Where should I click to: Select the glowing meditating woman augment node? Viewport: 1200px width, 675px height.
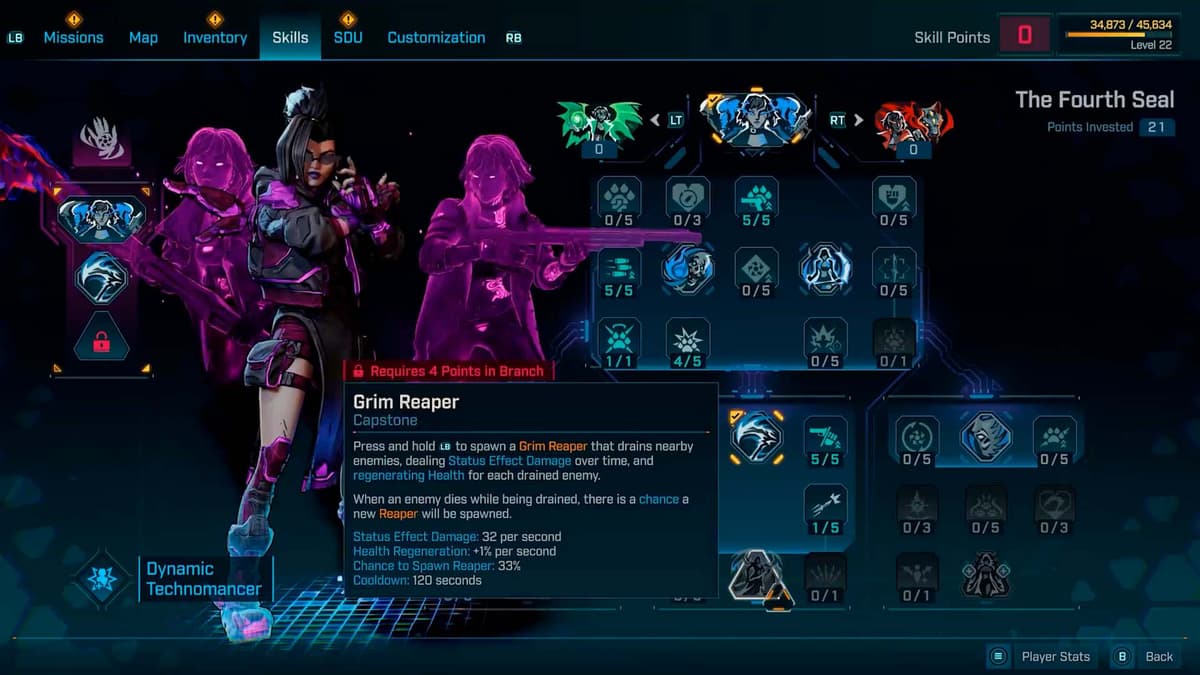[x=824, y=268]
